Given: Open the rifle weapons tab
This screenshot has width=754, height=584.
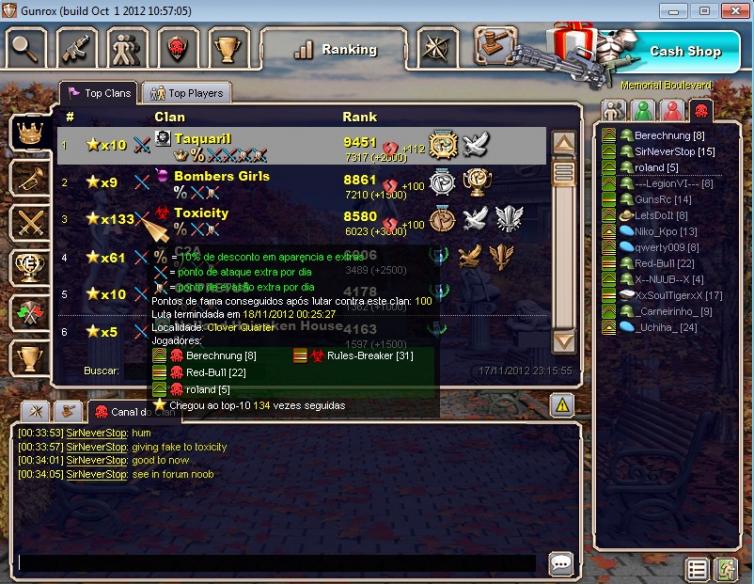Looking at the screenshot, I should tap(76, 48).
